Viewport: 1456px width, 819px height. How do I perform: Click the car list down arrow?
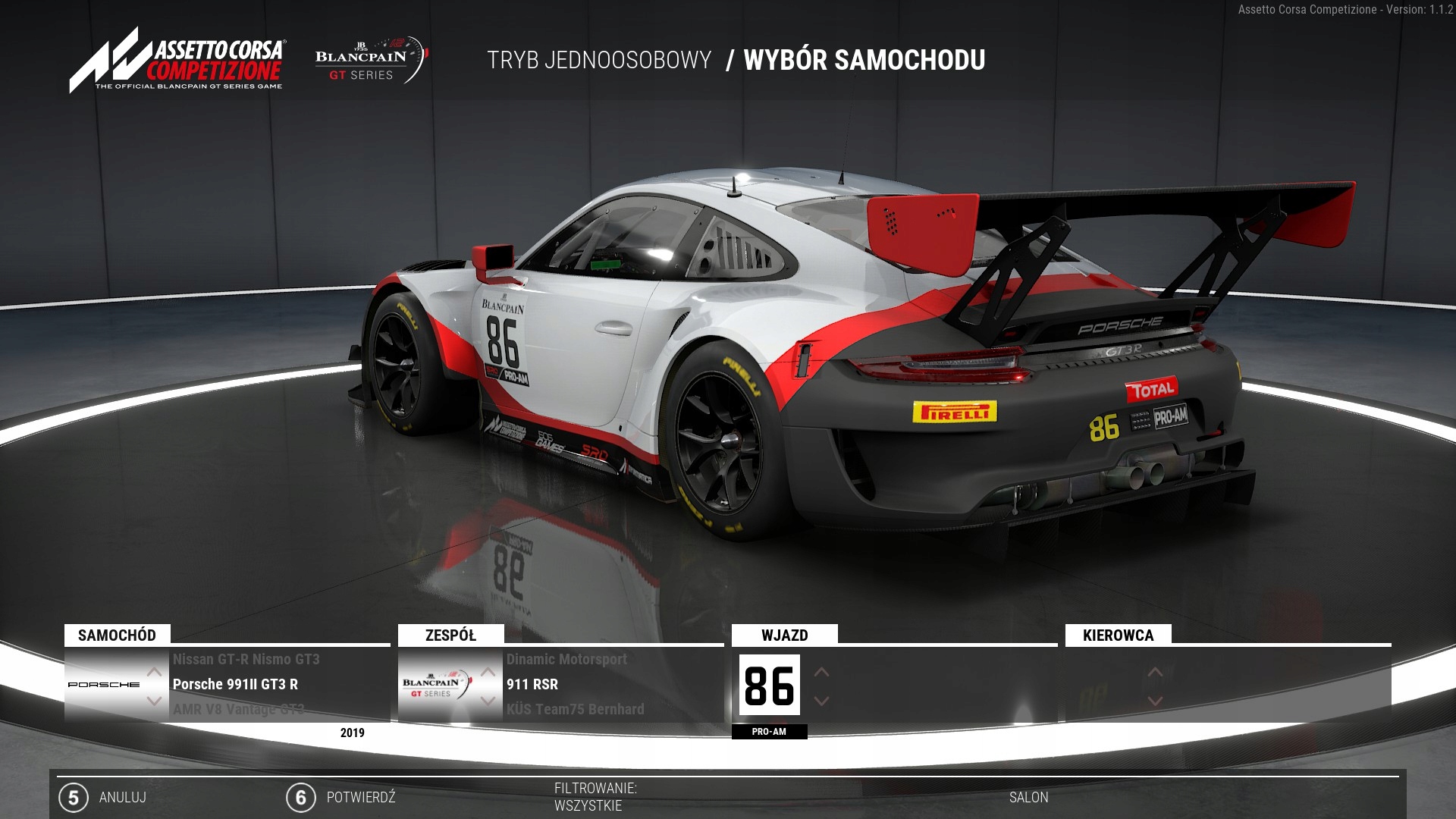[154, 701]
